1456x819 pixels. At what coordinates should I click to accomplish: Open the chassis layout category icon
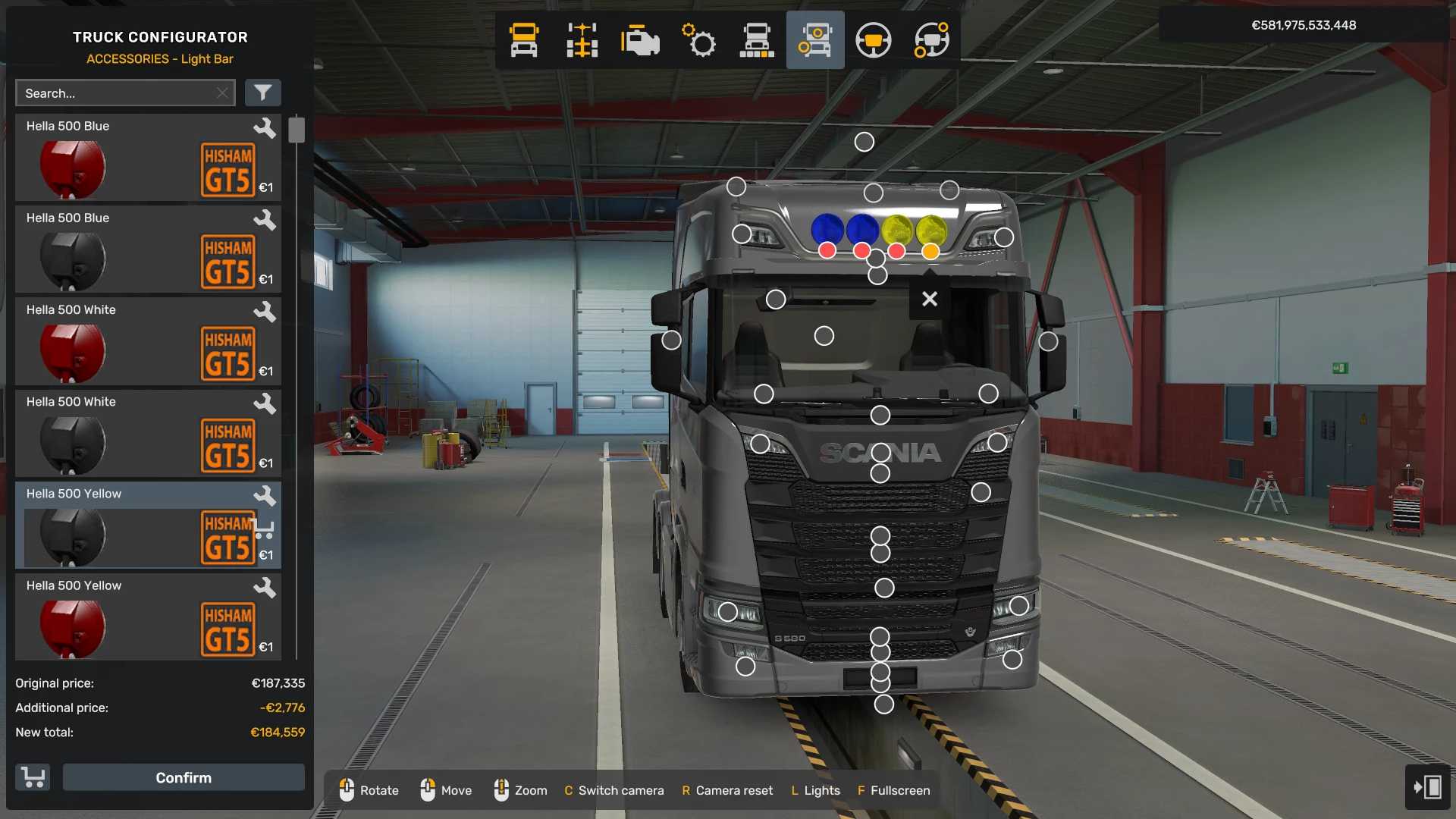tap(582, 40)
